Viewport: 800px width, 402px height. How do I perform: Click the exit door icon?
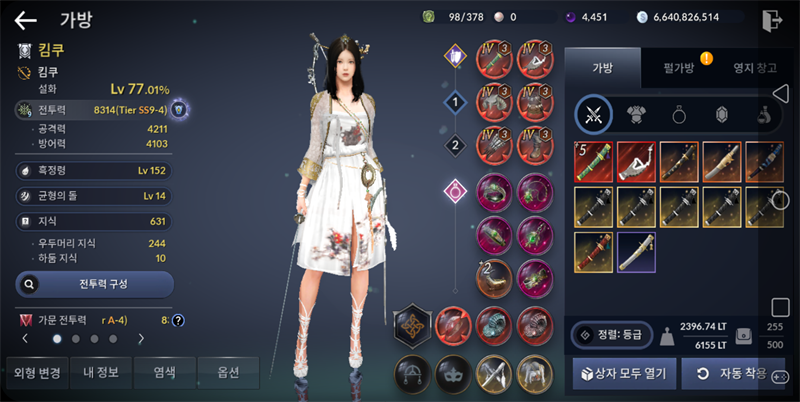click(x=770, y=20)
